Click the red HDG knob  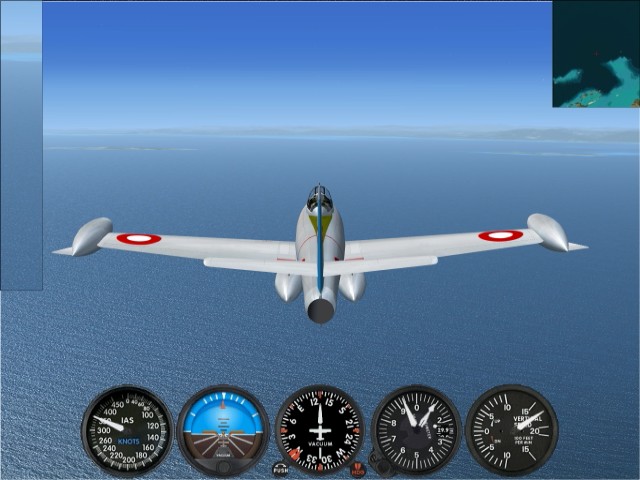pyautogui.click(x=358, y=468)
